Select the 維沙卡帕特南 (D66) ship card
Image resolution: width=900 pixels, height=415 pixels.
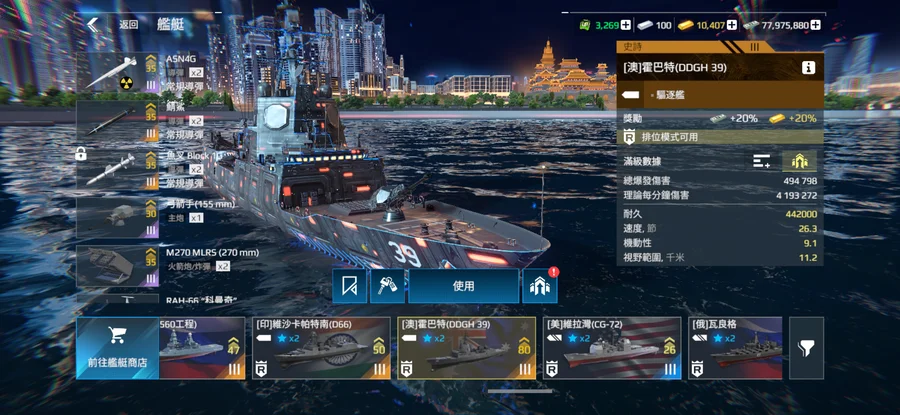(319, 349)
